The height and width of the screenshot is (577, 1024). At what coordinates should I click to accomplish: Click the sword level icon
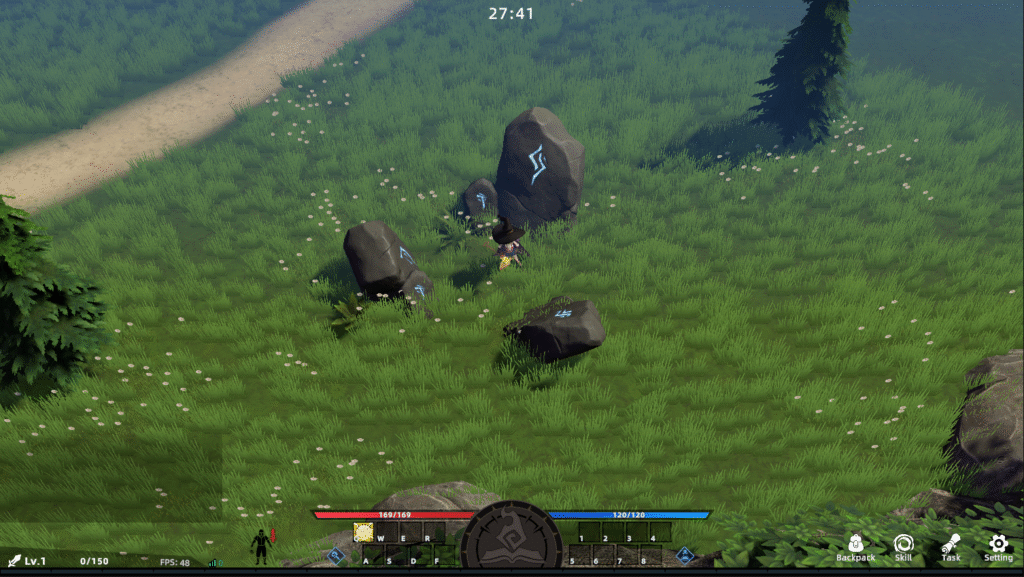coord(13,561)
